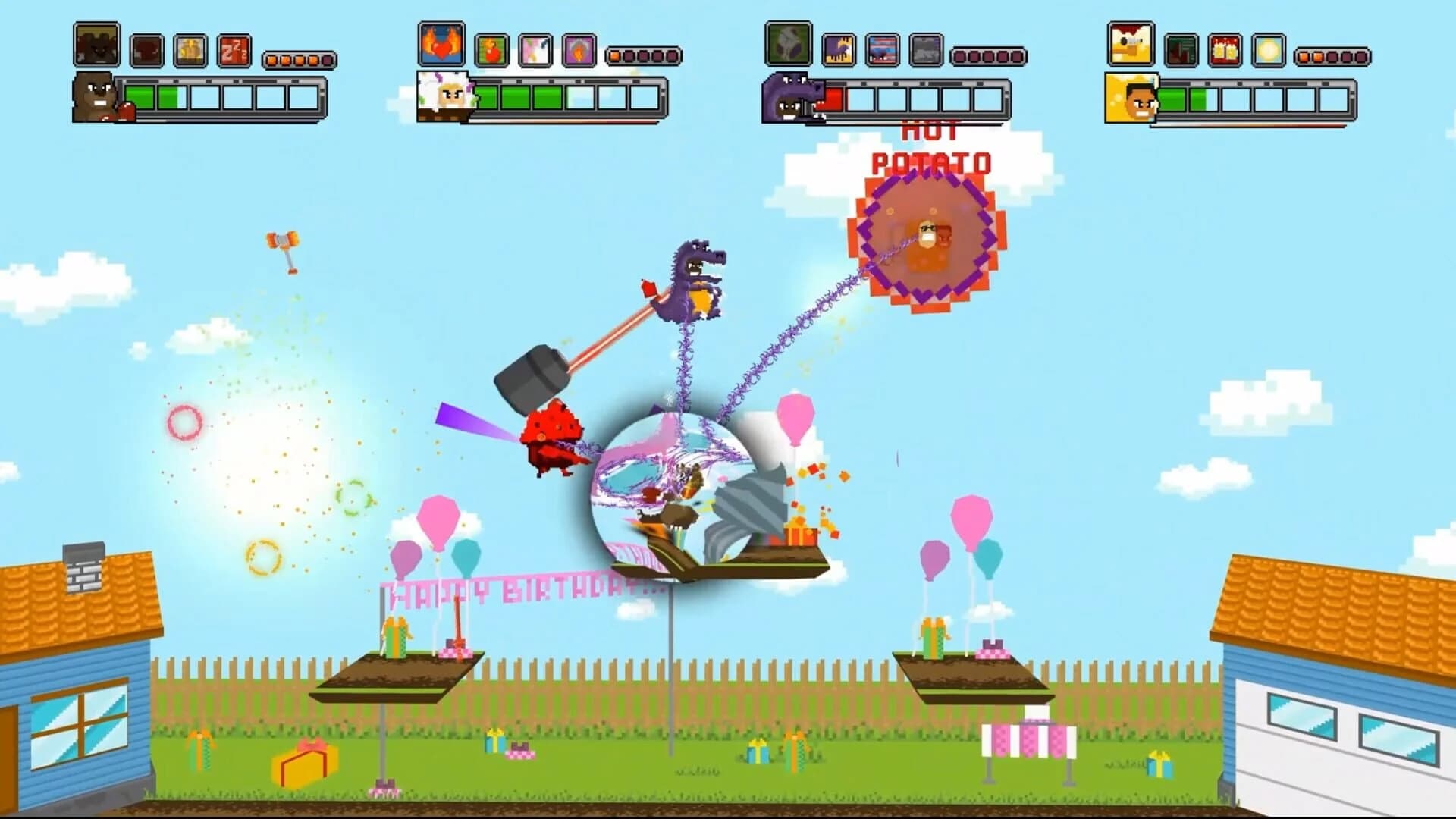Viewport: 1456px width, 819px height.
Task: Click the bomb ability icon beside the sheep
Action: 492,49
